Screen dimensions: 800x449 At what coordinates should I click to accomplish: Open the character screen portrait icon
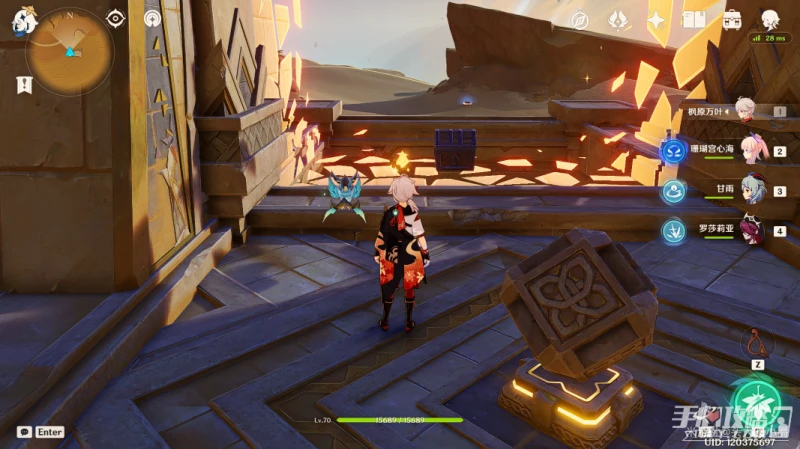click(x=770, y=20)
